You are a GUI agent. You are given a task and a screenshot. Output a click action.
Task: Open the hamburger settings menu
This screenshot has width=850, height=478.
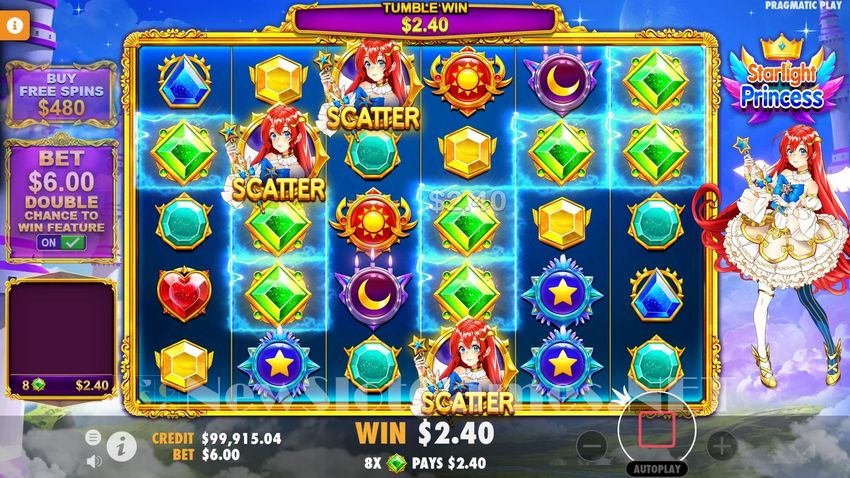point(93,437)
